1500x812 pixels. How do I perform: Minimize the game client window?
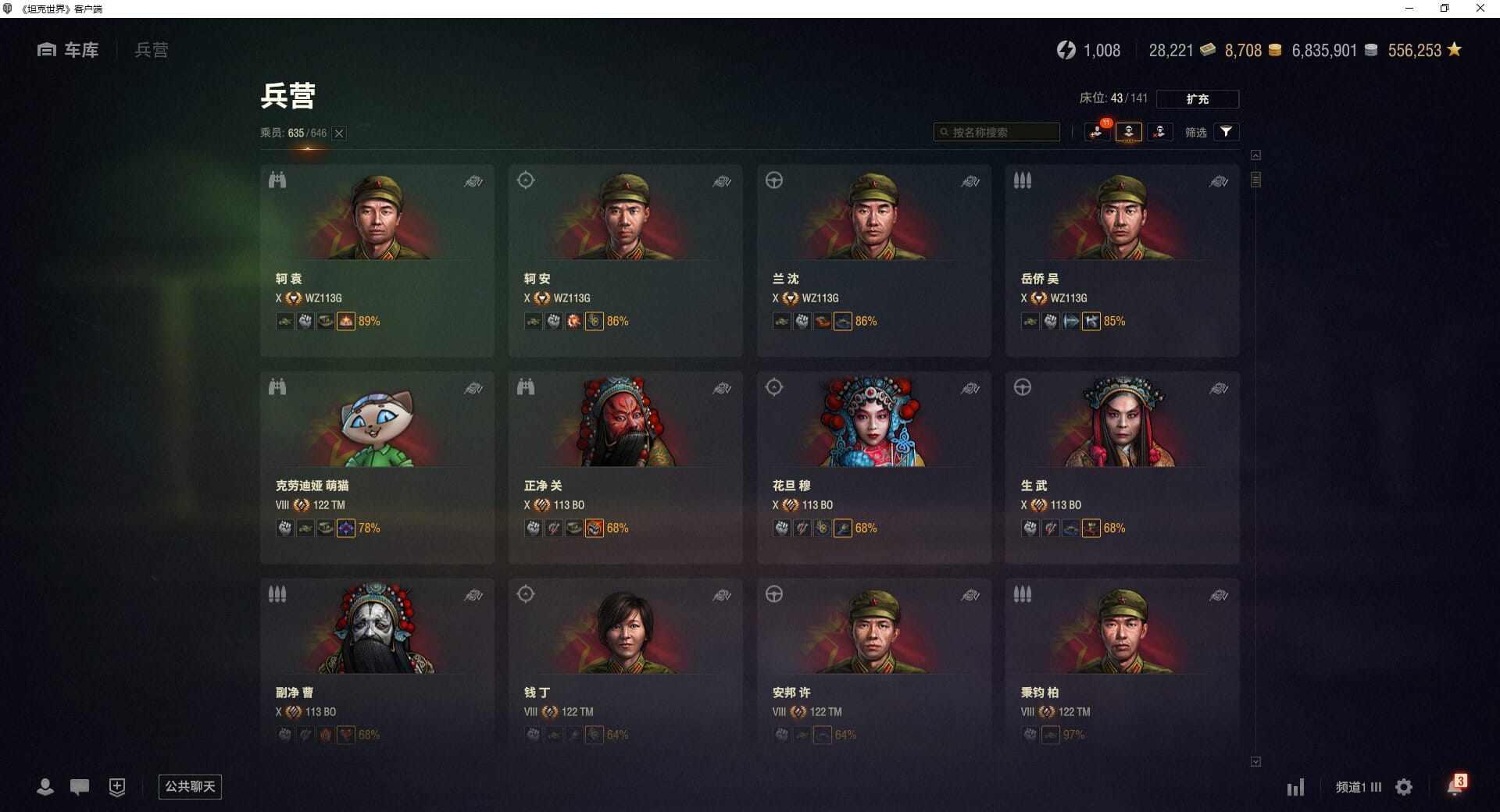point(1409,9)
